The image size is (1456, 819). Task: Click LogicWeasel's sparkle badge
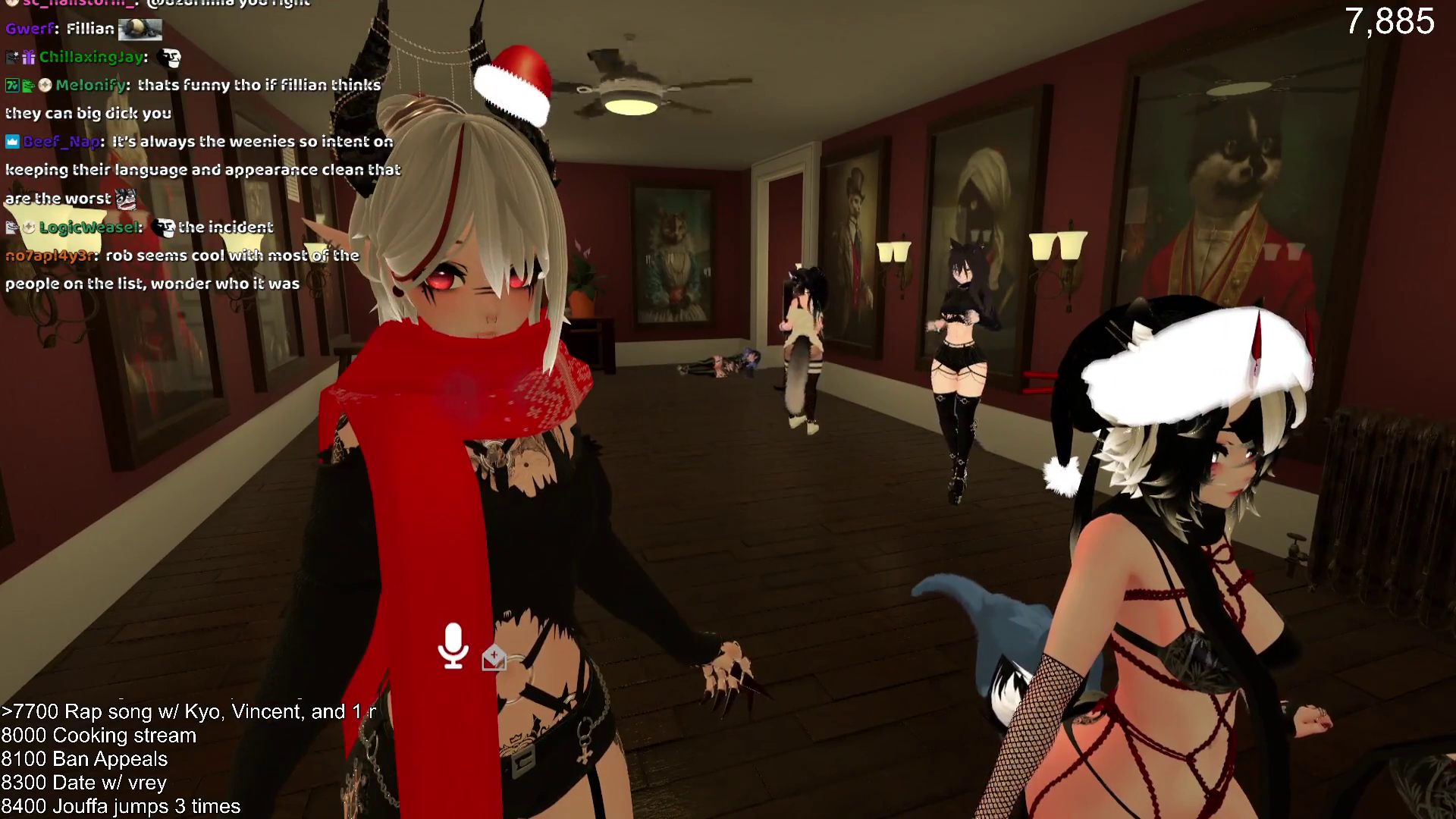pyautogui.click(x=30, y=227)
